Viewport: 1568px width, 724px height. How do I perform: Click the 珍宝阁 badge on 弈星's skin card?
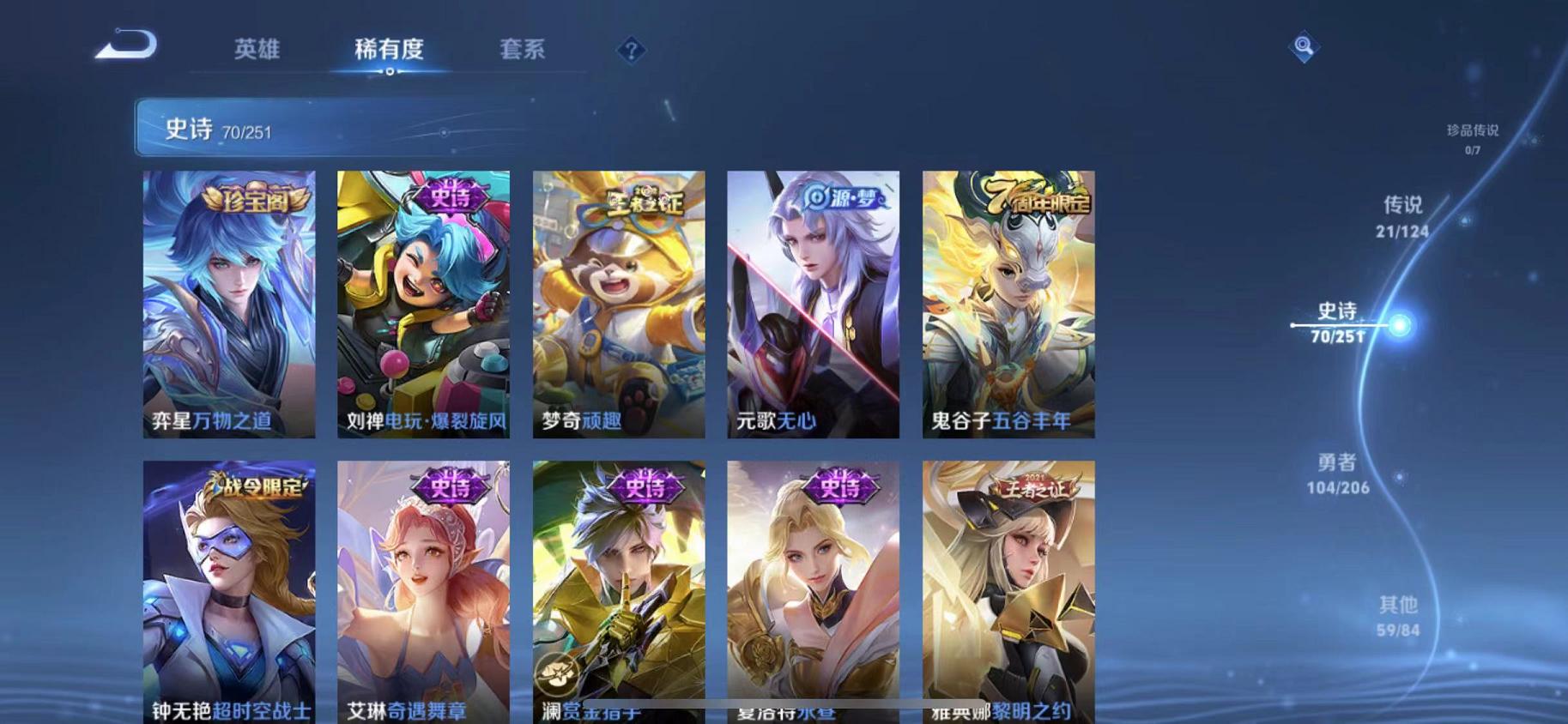click(257, 196)
